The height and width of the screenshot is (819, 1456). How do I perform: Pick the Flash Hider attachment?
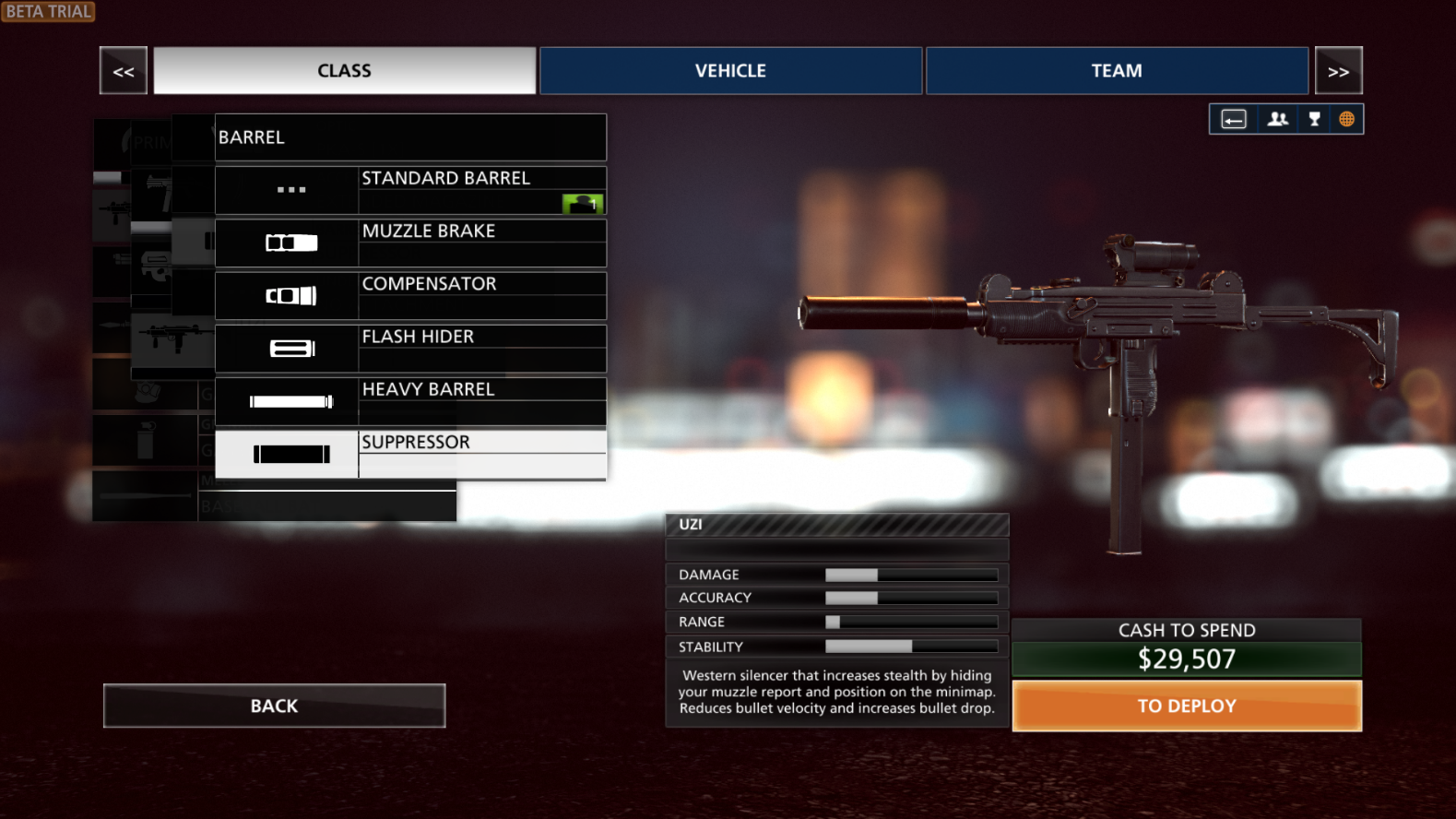410,349
